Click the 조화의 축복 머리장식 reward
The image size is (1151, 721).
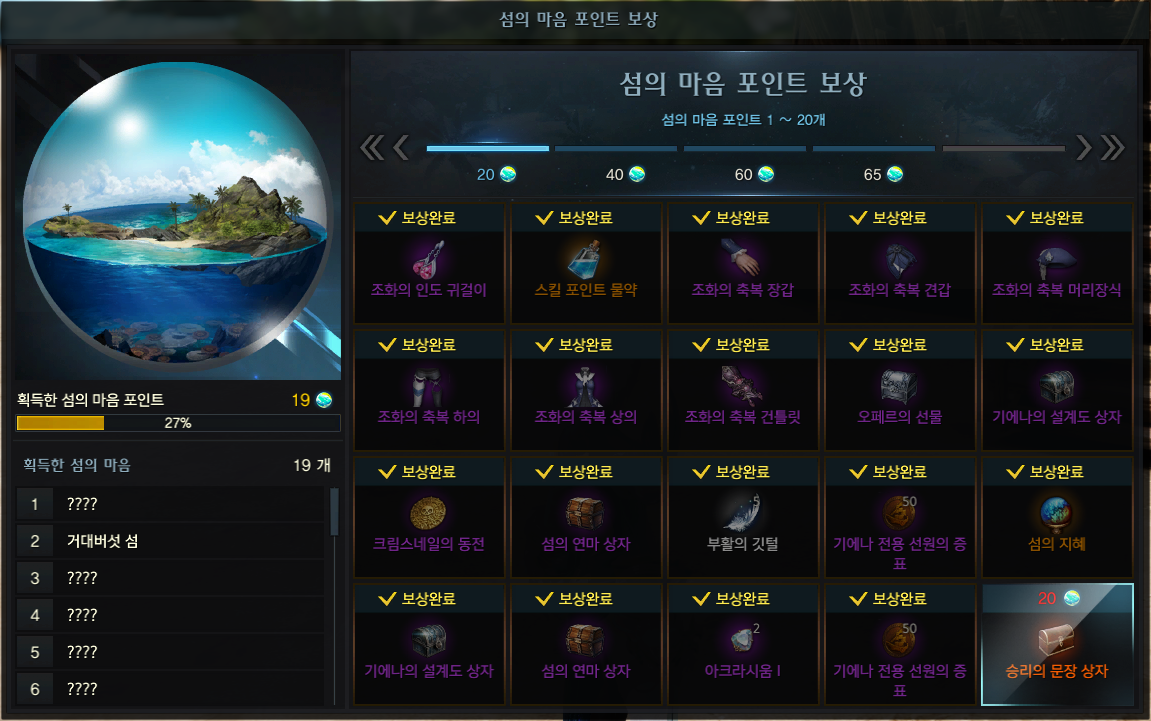tap(1057, 264)
